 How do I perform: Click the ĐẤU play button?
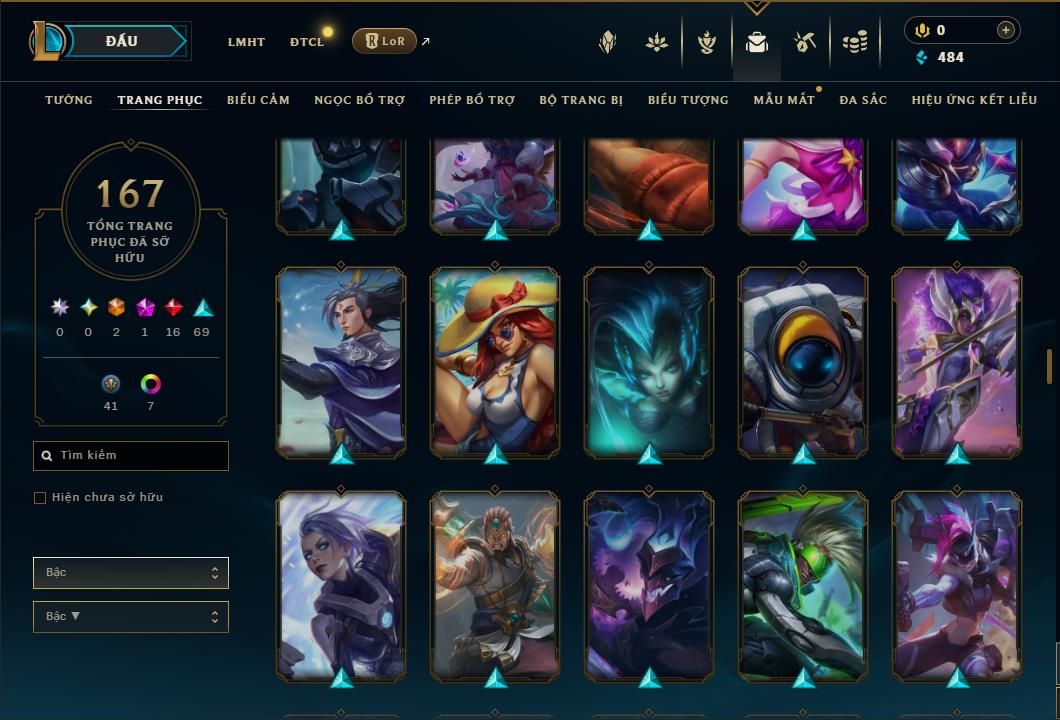[x=122, y=41]
